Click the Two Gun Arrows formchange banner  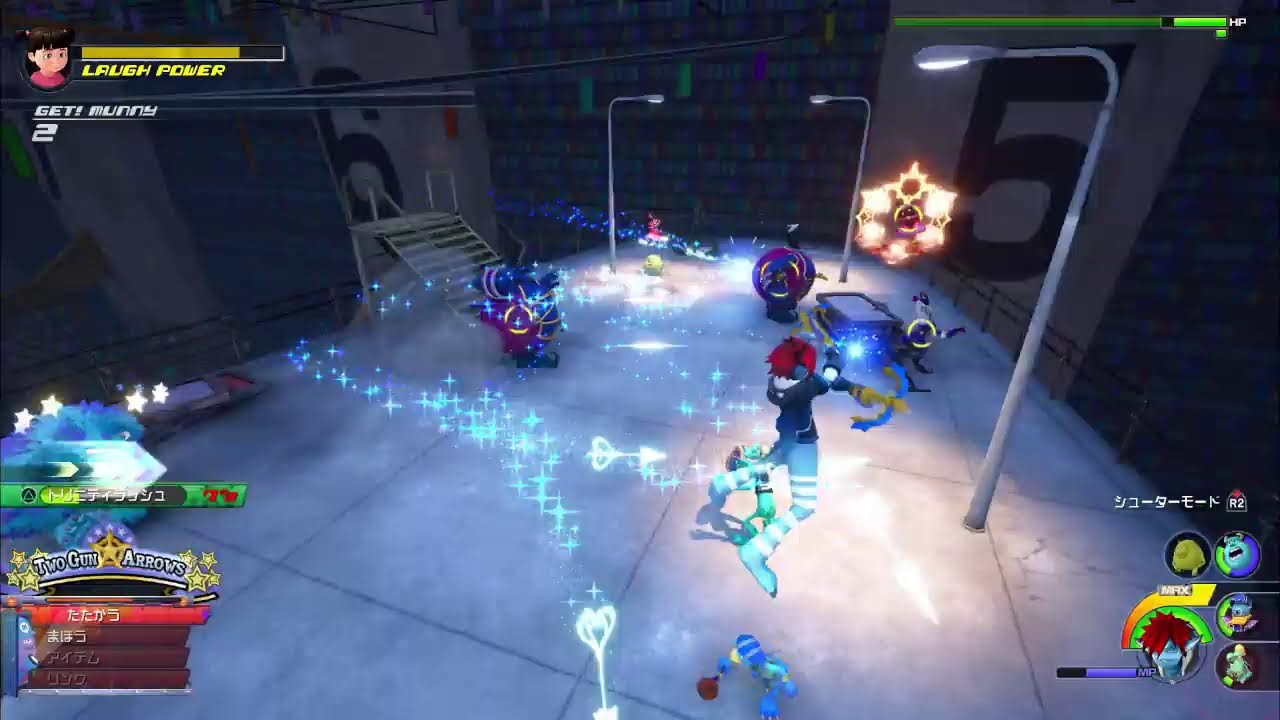click(112, 568)
